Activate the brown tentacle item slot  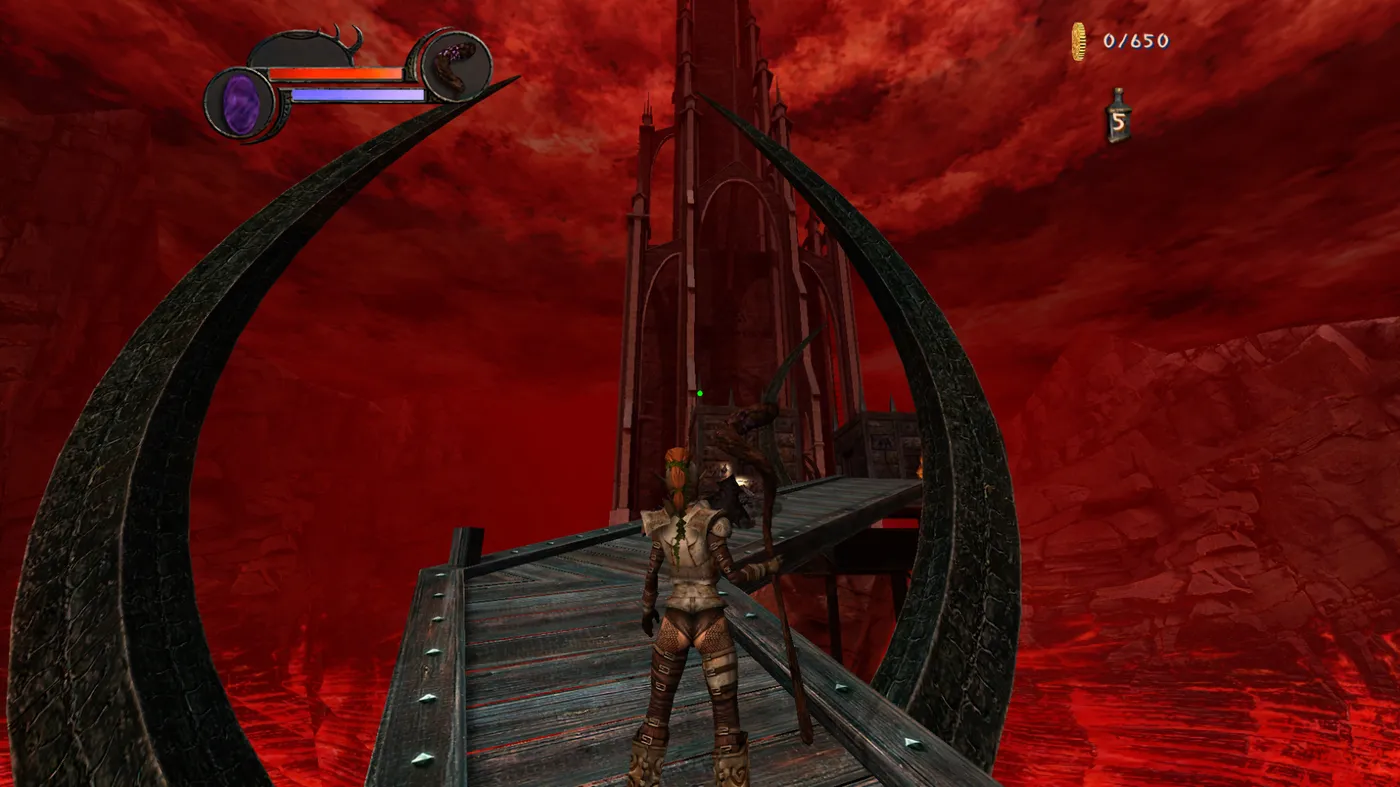(x=455, y=66)
